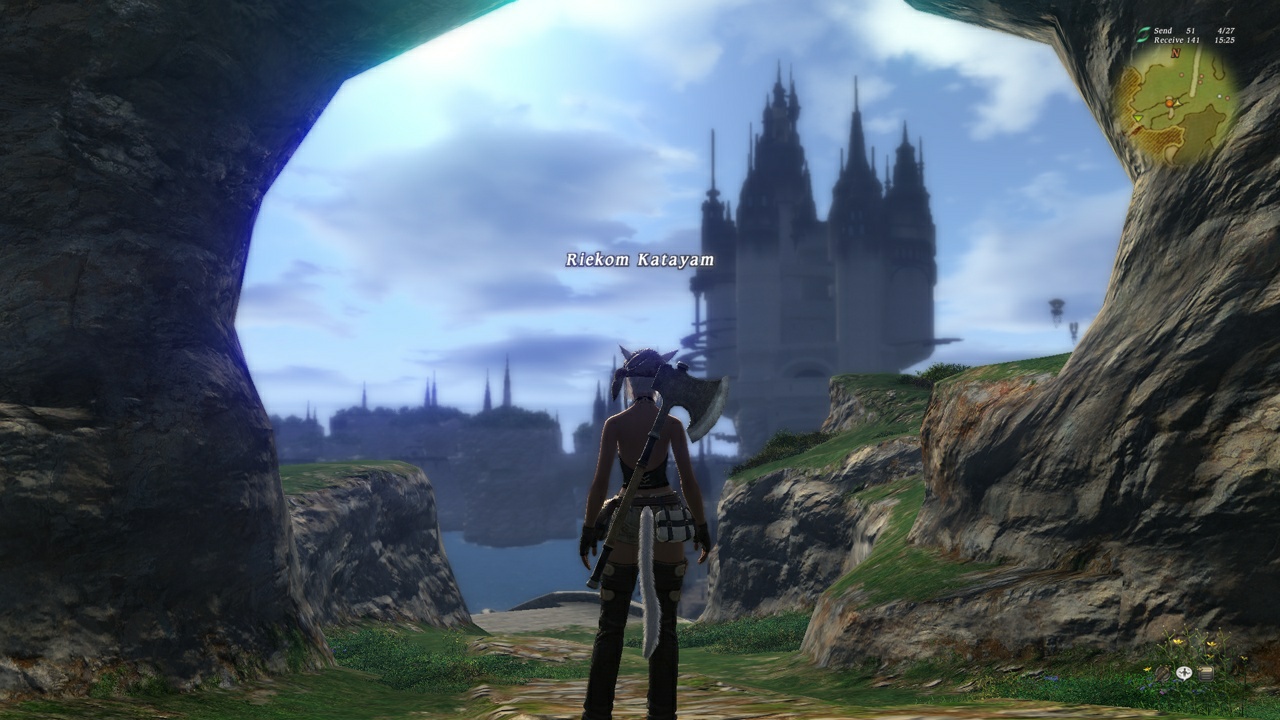Click the orange player dot on the minimap

(1169, 103)
